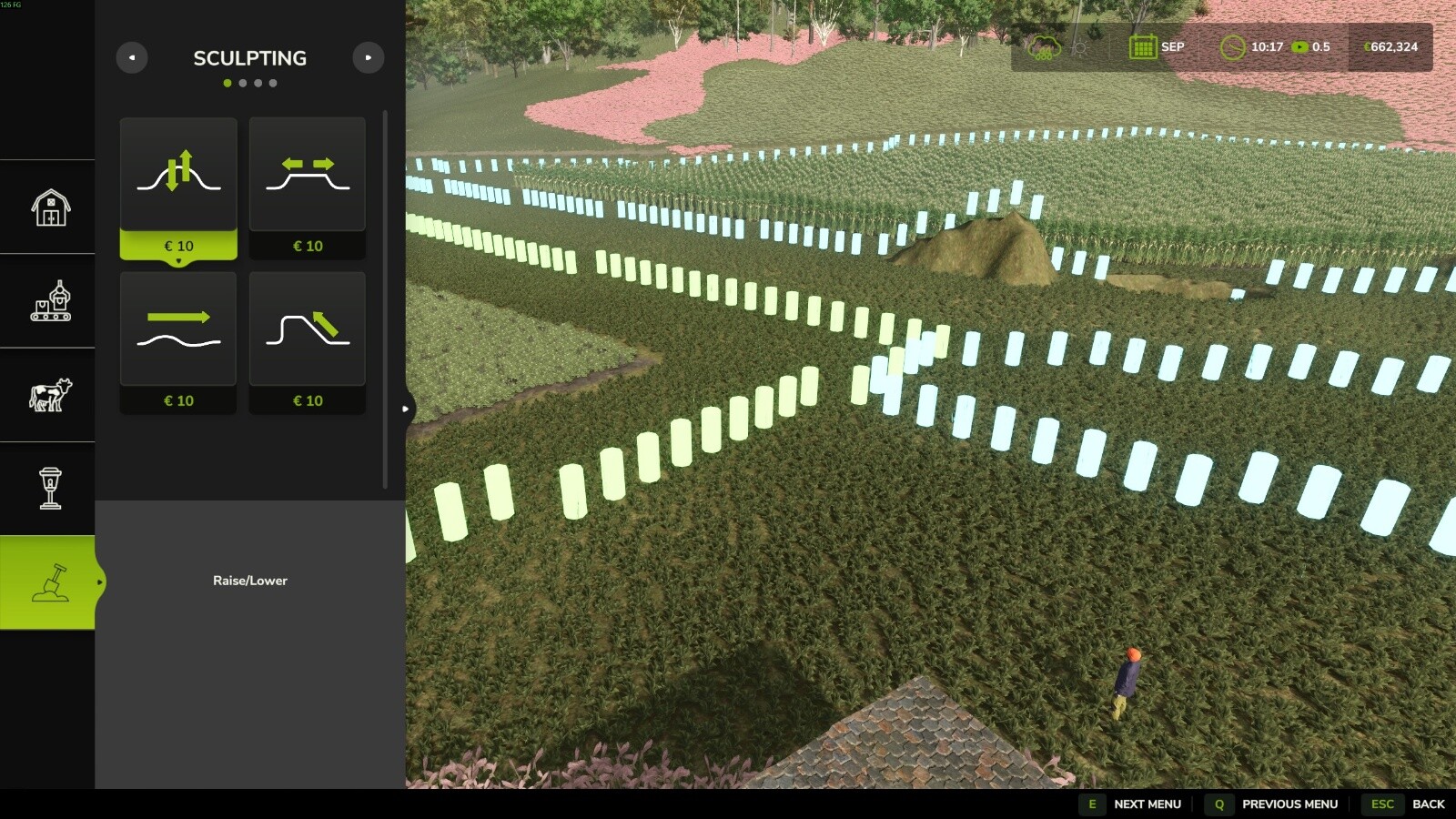The image size is (1456, 819).
Task: Collapse the sculpting panel via the edge chevron
Action: tap(404, 409)
